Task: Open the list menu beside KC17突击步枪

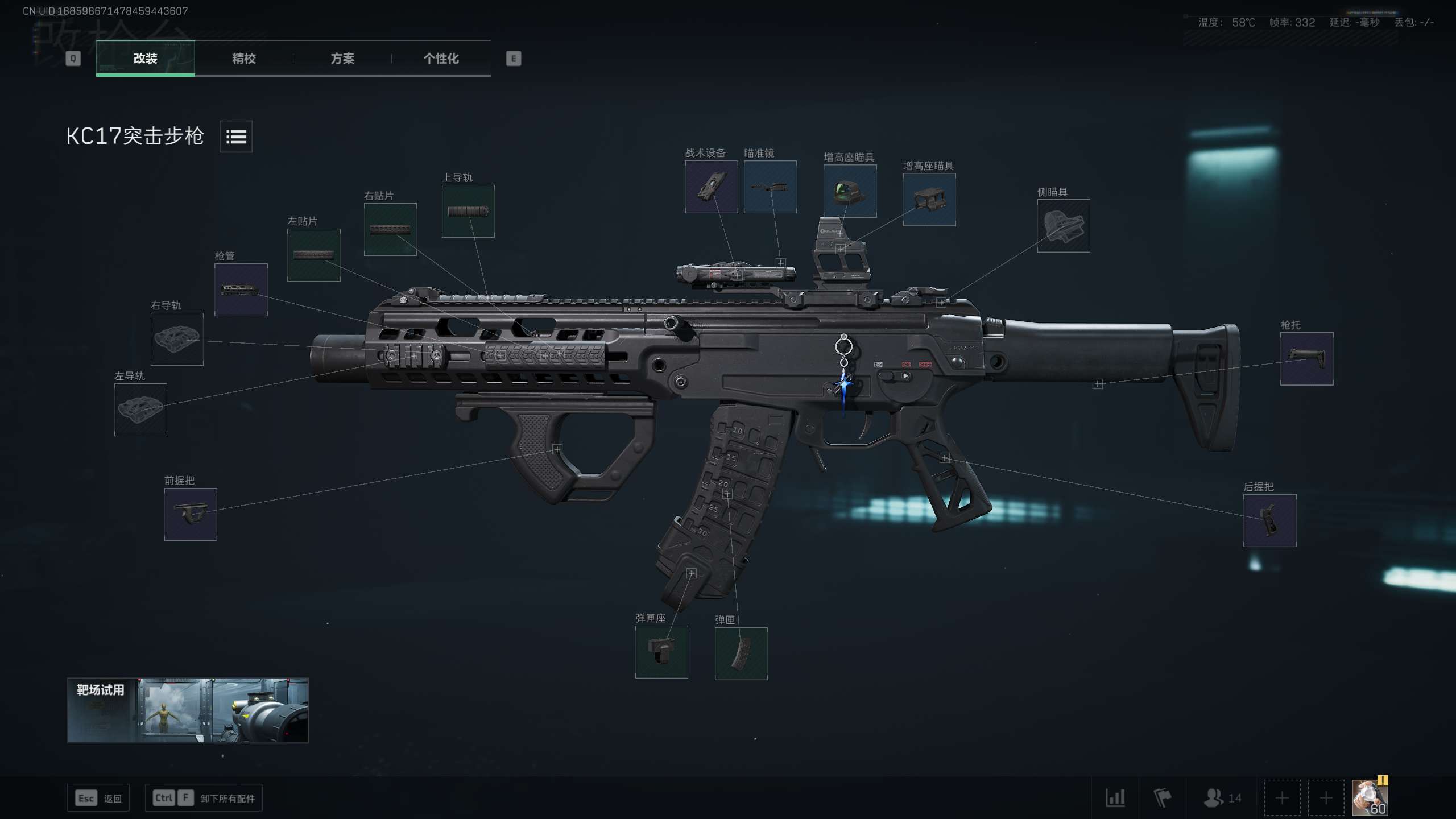Action: pyautogui.click(x=236, y=136)
